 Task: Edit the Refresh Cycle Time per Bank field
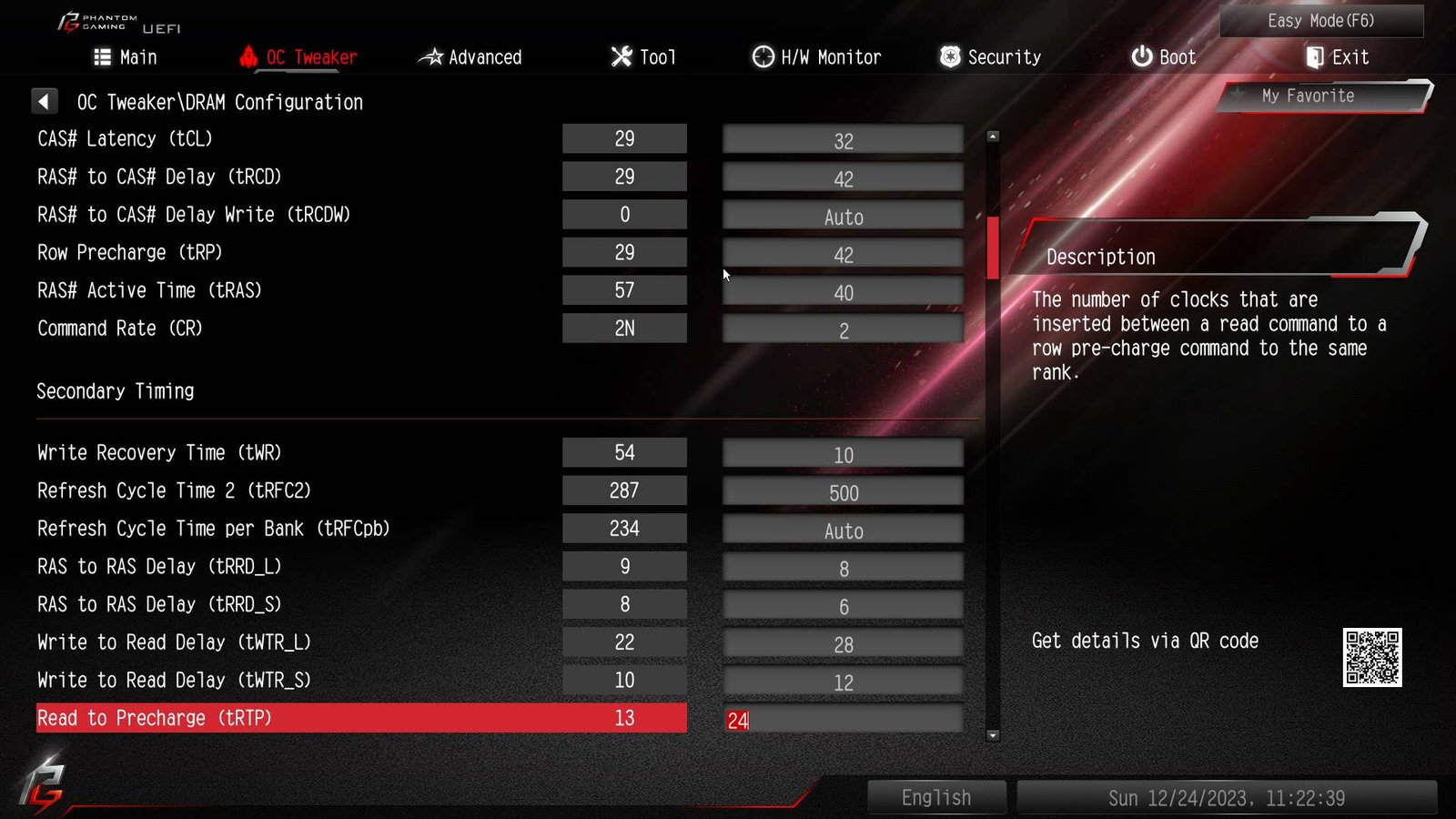[x=843, y=531]
